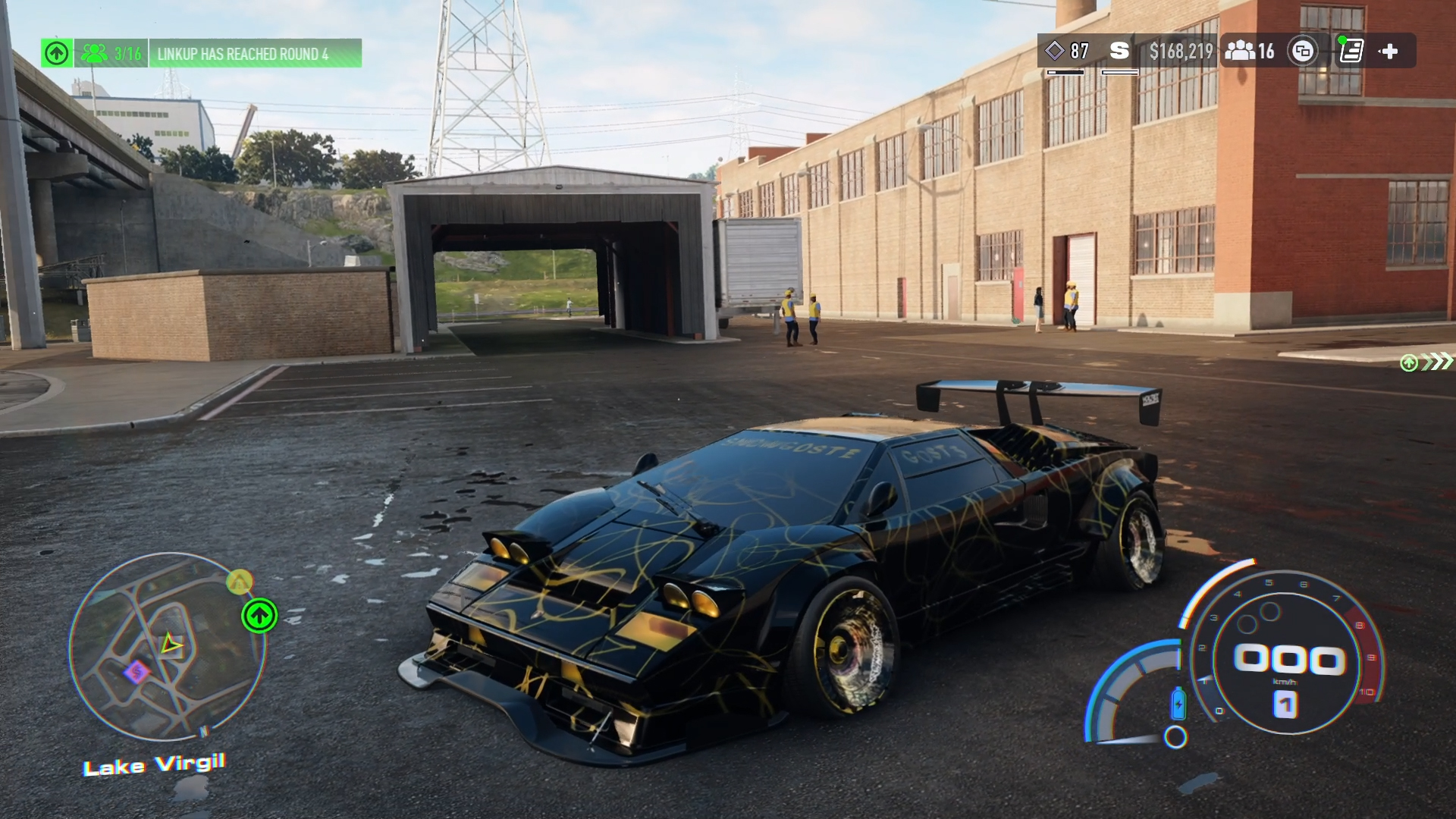Click the green Linkup arrow icon in banner
This screenshot has height=819, width=1456.
click(x=57, y=53)
